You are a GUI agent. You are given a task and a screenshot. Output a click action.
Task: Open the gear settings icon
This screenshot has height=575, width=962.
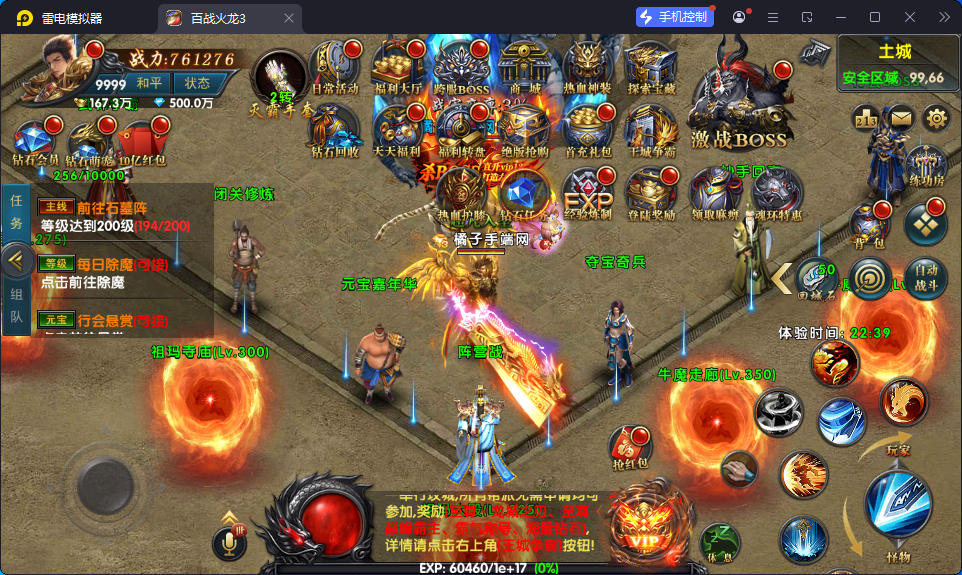coord(936,118)
